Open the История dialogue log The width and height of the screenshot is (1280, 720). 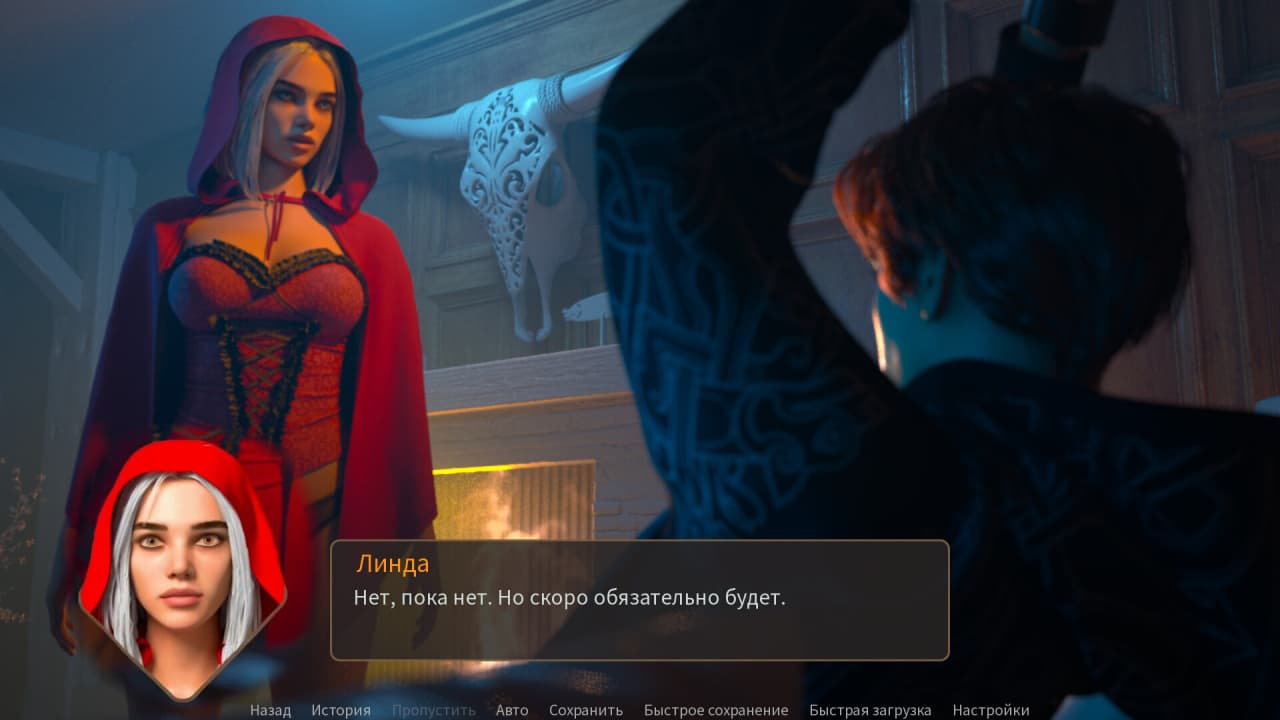(340, 710)
